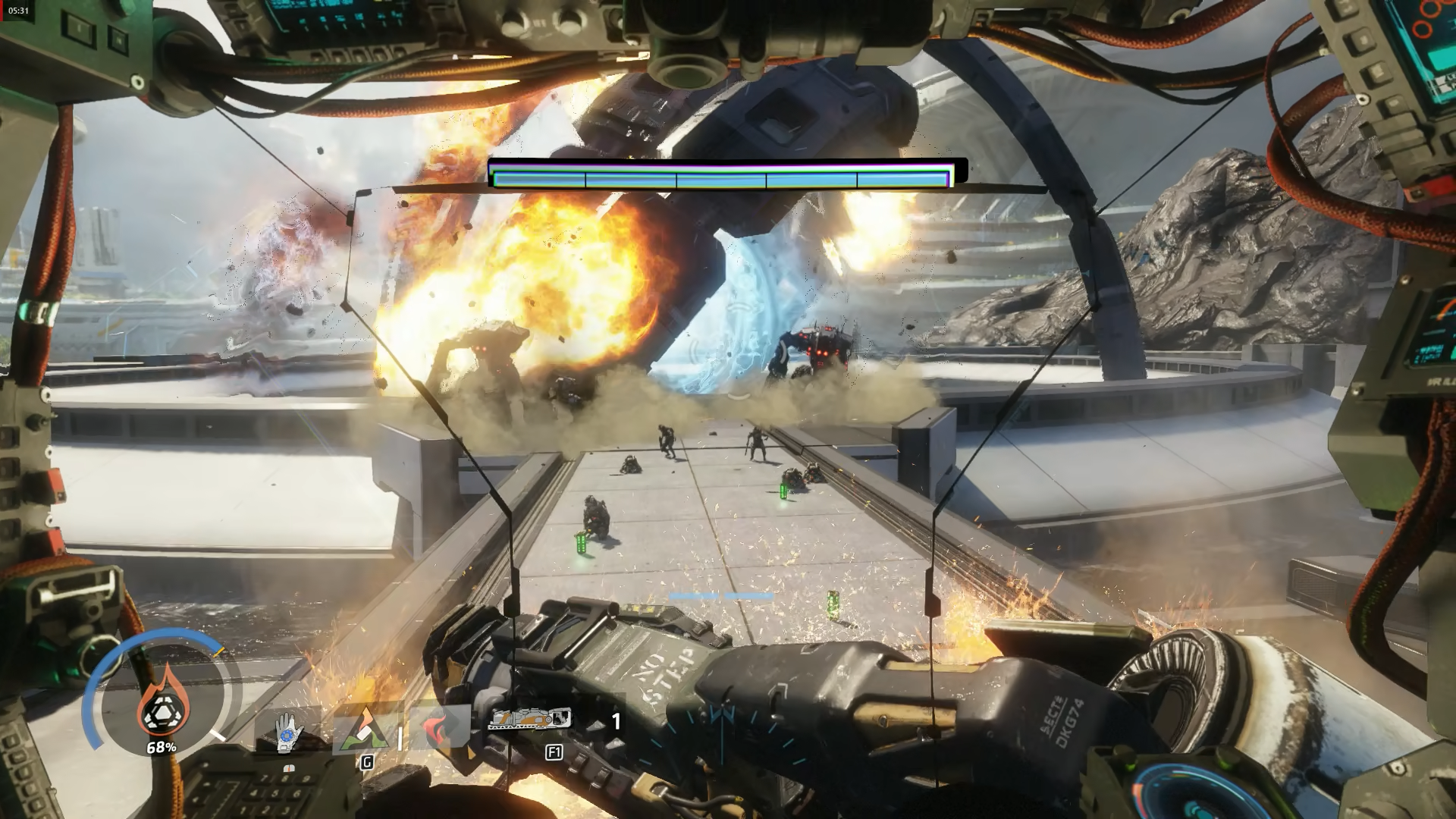
Task: Select the match timer showing 05:31
Action: [x=19, y=12]
